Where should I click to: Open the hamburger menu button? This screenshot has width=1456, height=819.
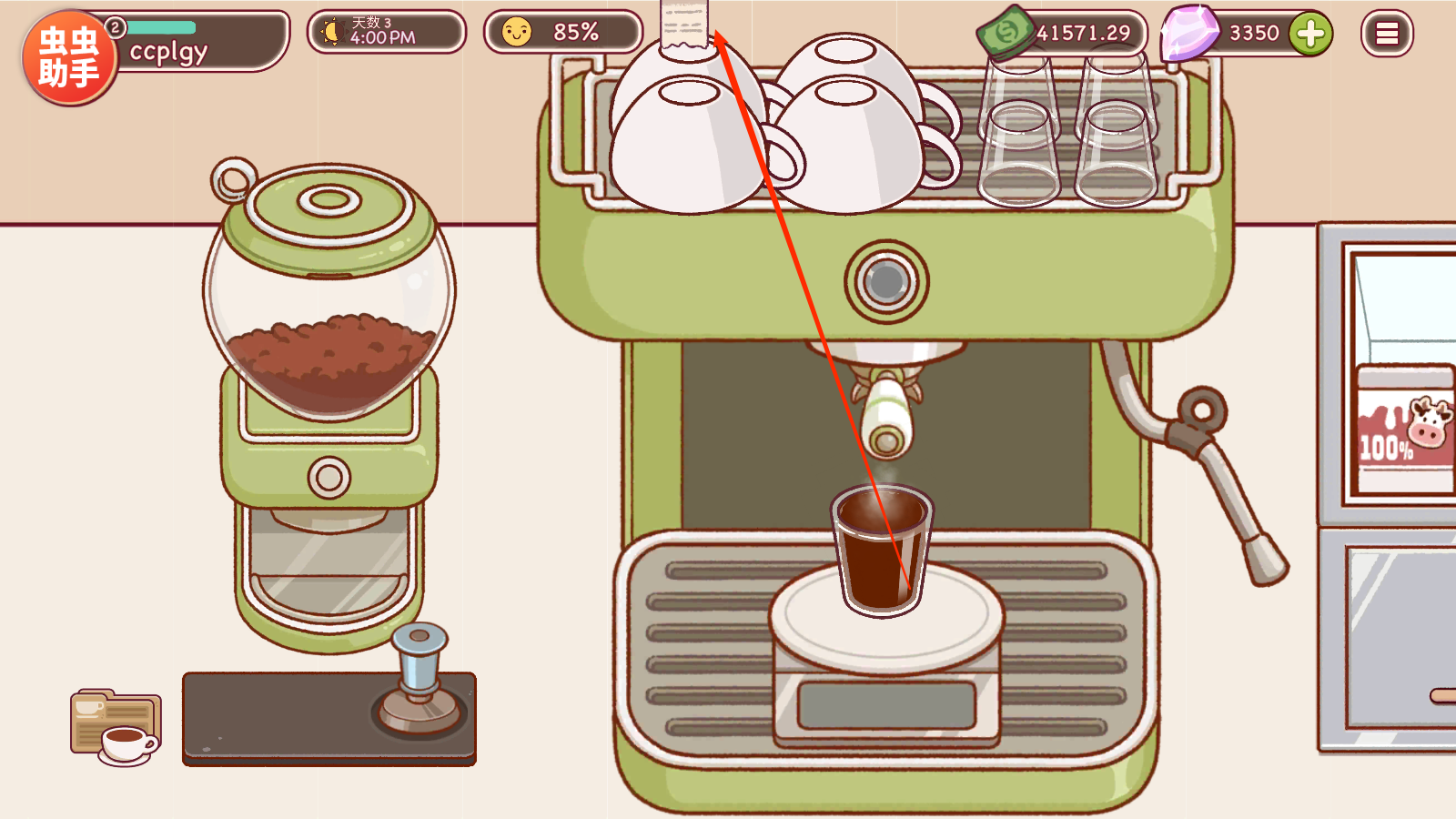click(1386, 34)
